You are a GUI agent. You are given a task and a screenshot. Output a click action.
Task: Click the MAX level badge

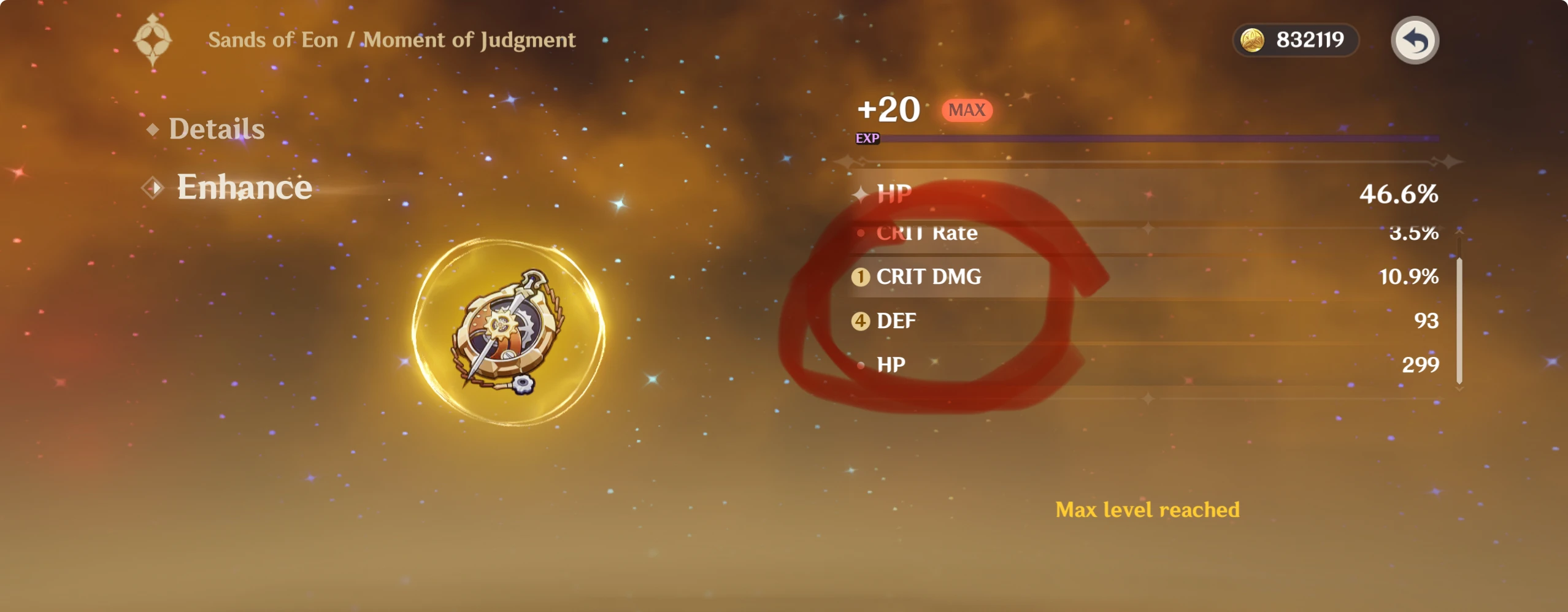point(967,110)
